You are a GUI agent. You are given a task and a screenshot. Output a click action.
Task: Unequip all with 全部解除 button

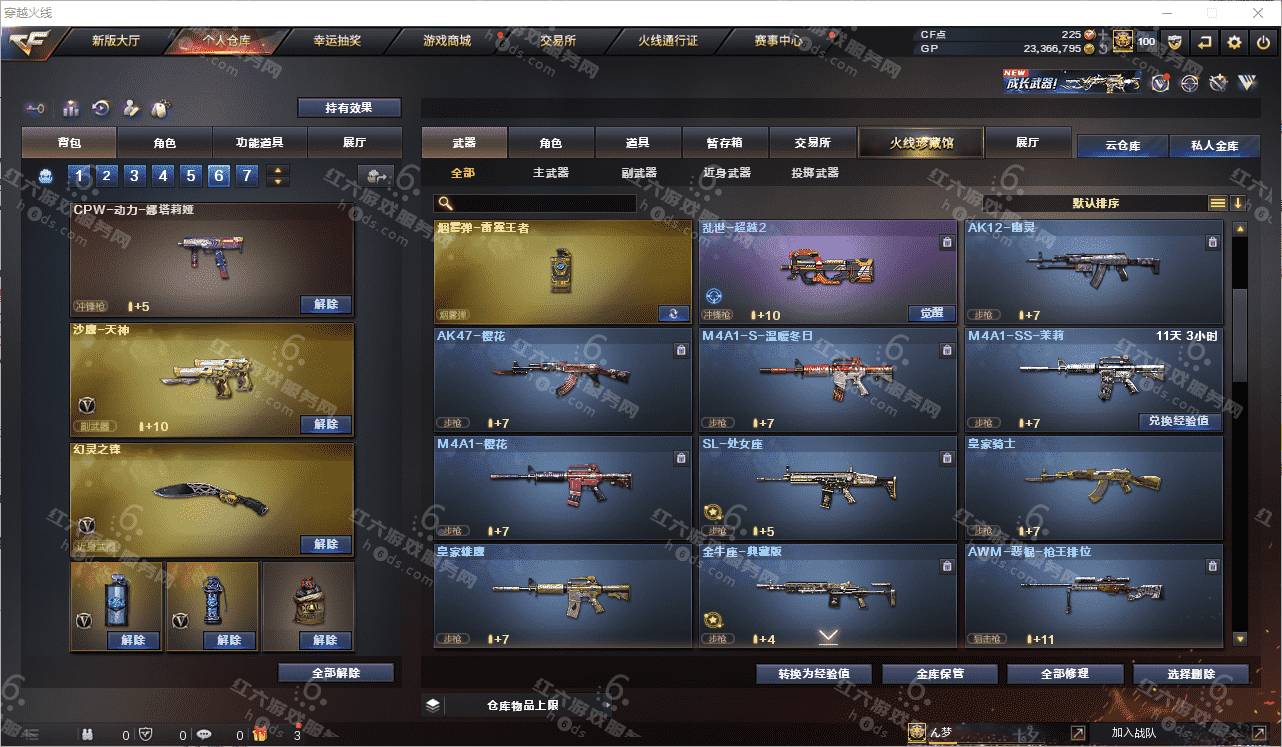[336, 673]
